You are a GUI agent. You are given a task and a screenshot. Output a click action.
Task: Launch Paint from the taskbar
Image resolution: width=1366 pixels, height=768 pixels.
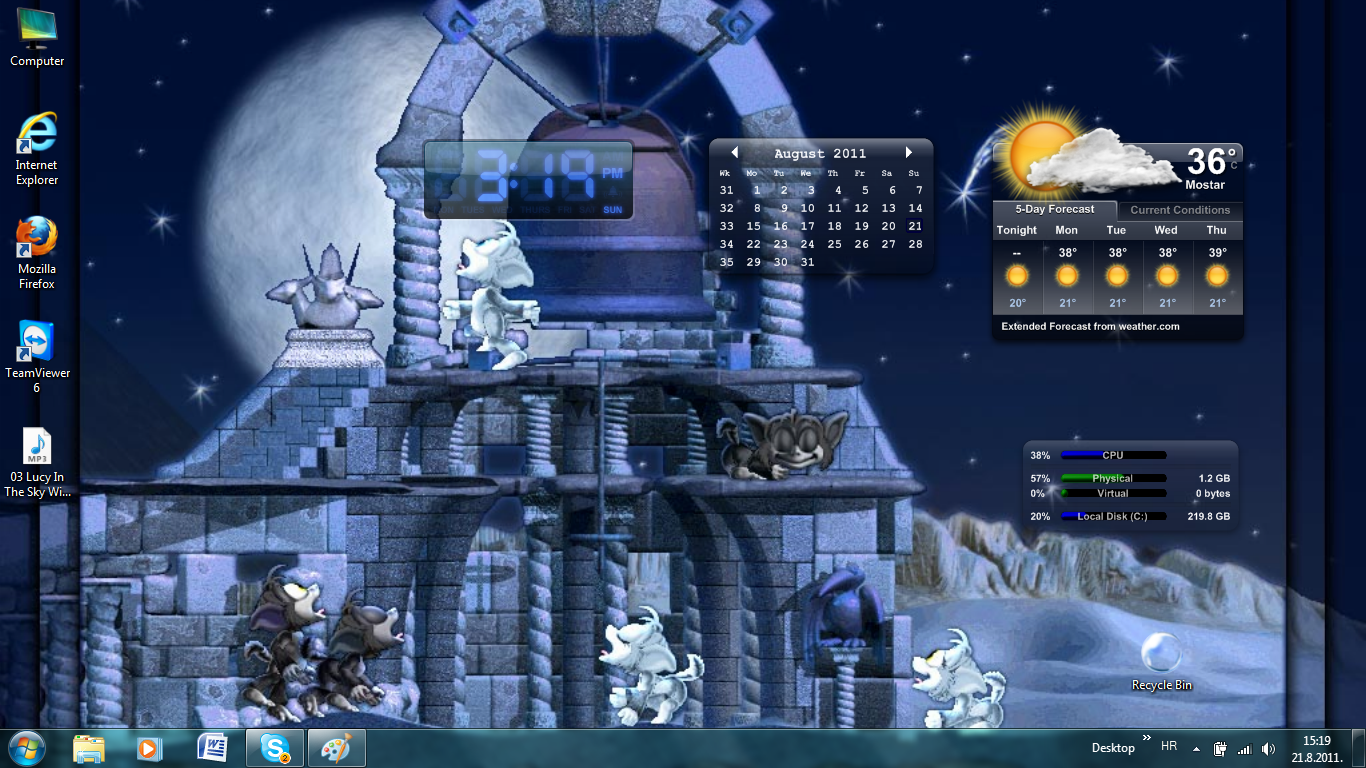tap(336, 747)
